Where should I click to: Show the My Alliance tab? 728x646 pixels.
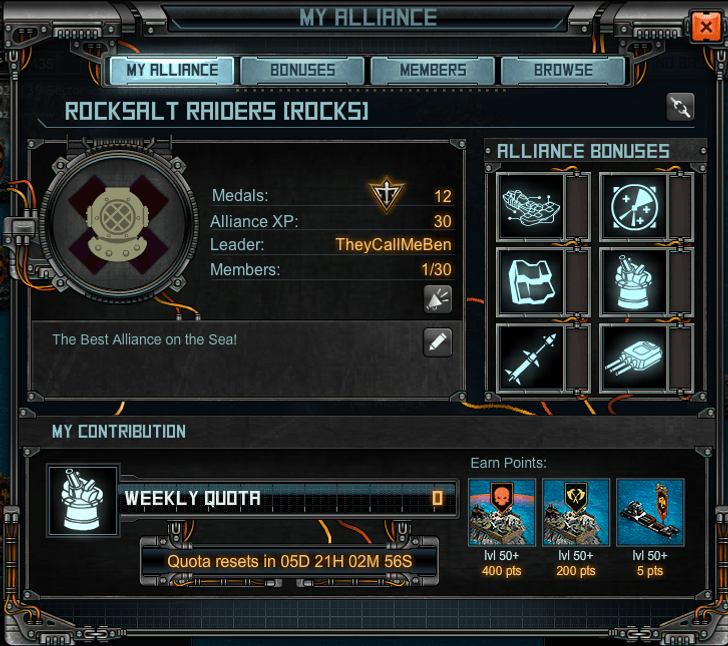pos(172,71)
